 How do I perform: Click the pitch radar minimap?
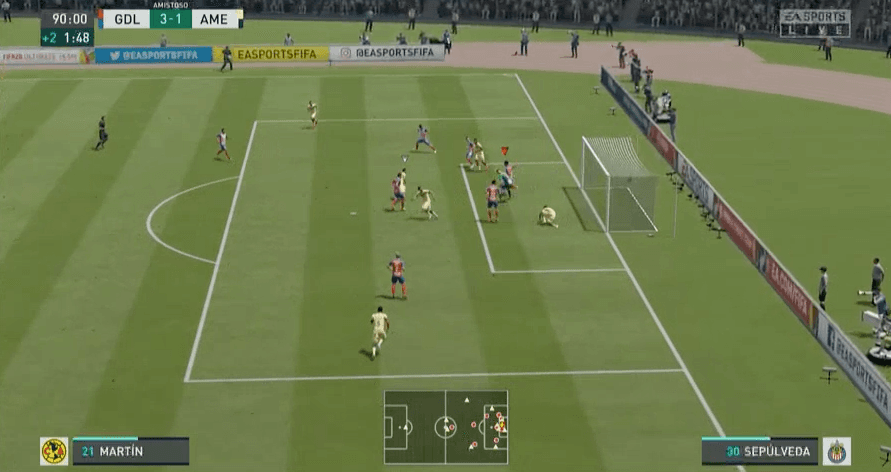(446, 427)
